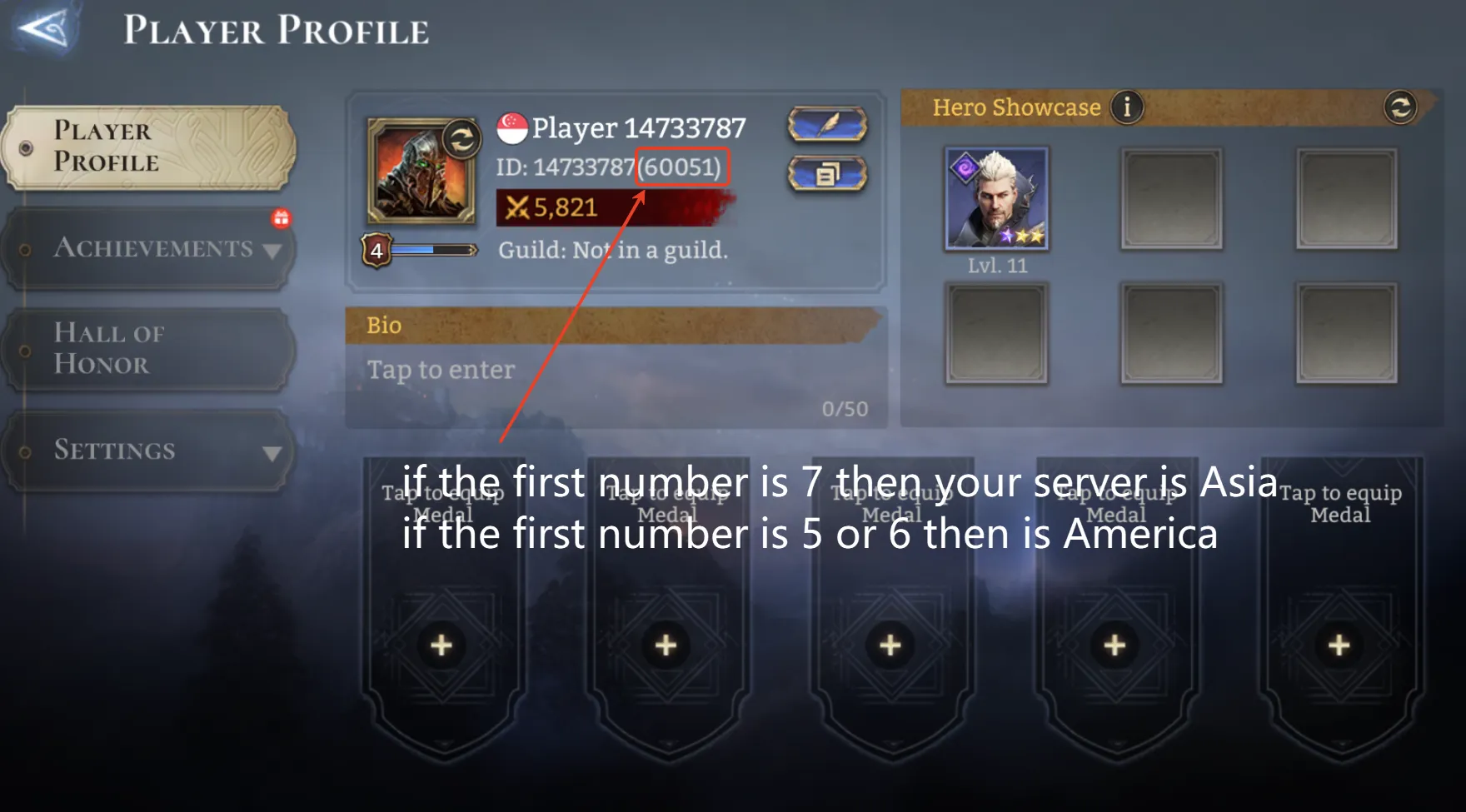Select the Lvl. 11 showcased hero
The width and height of the screenshot is (1466, 812).
(x=996, y=199)
